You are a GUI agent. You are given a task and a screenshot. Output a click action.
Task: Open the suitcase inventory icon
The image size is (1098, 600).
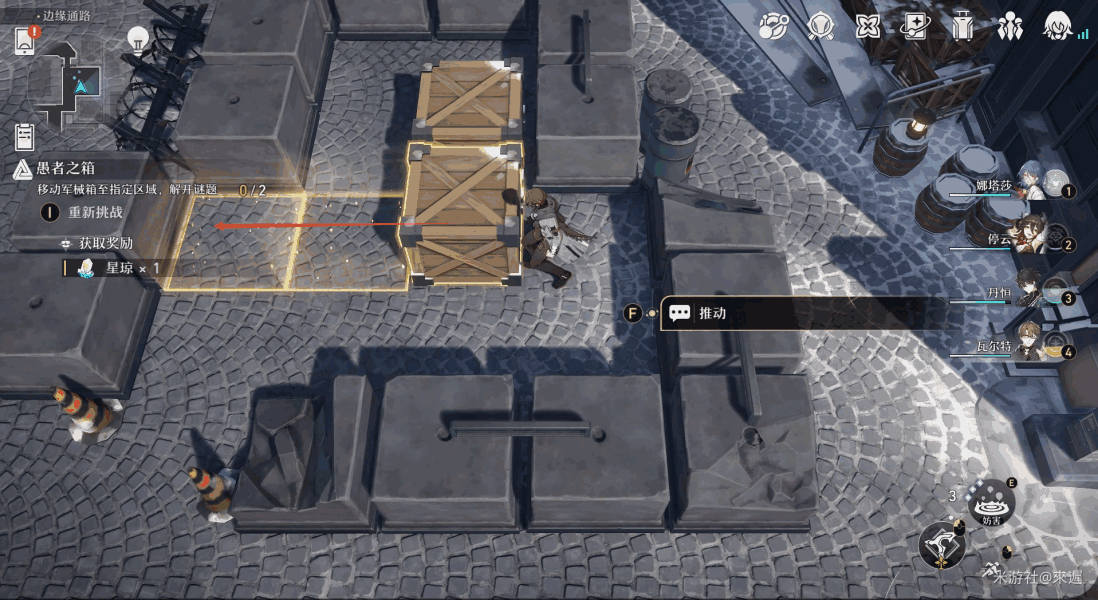coord(962,26)
